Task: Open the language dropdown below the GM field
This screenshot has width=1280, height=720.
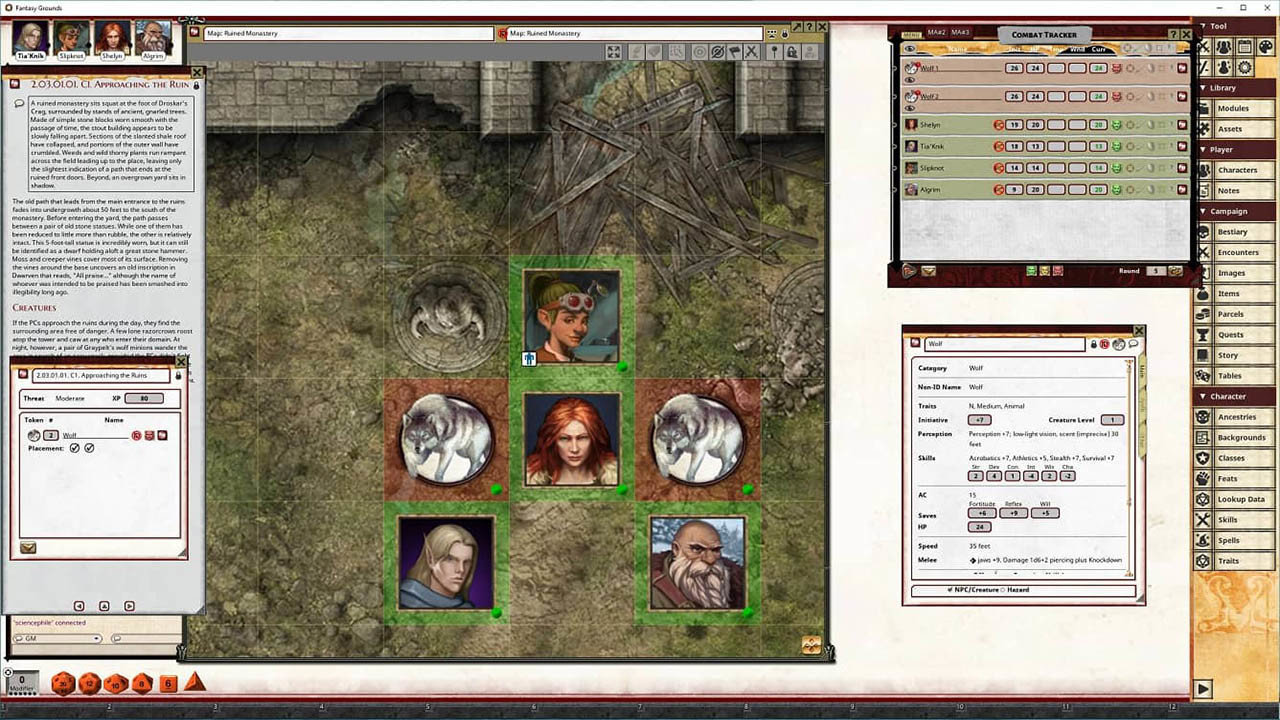Action: pos(116,638)
